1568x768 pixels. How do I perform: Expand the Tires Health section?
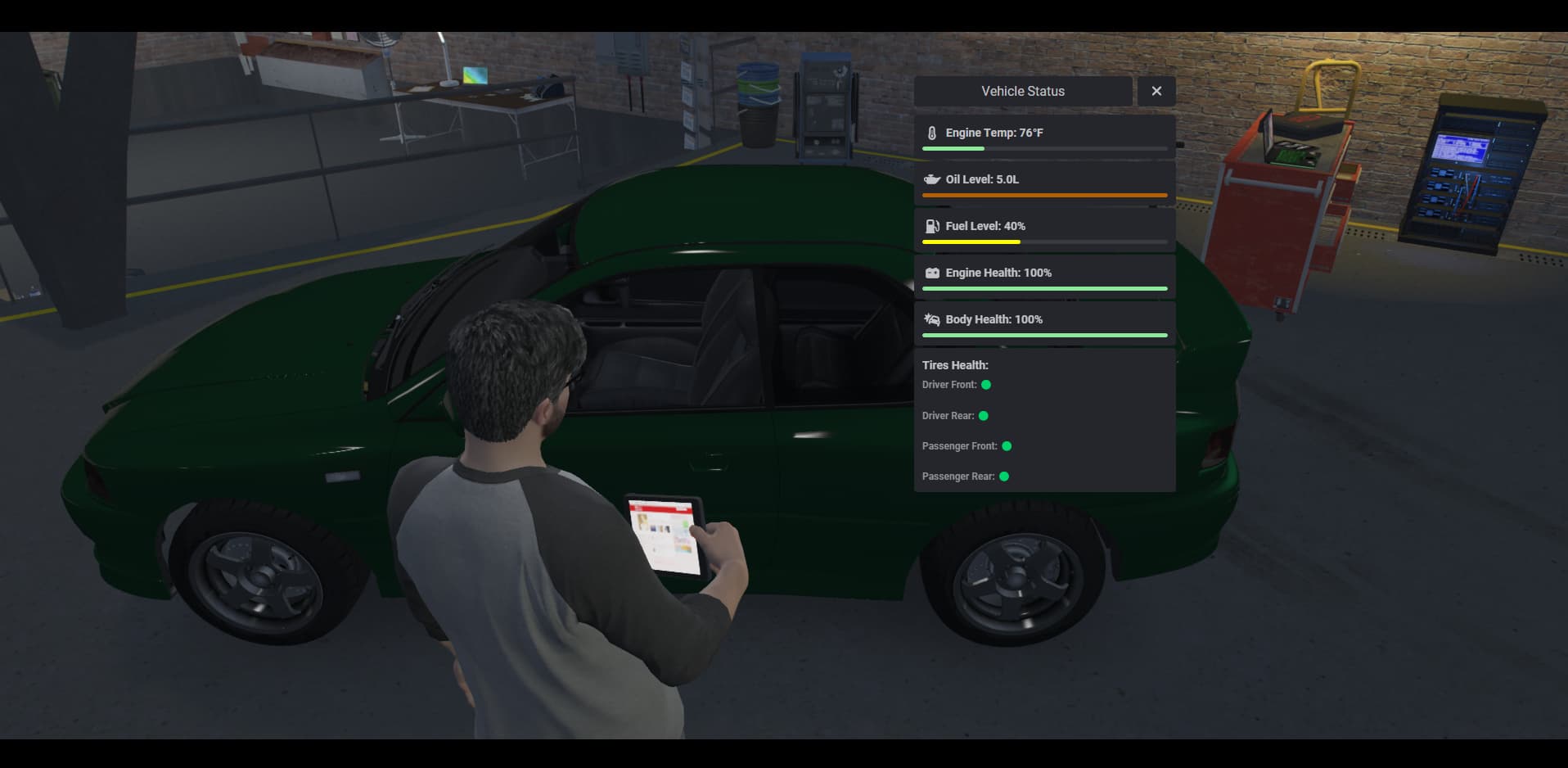956,364
